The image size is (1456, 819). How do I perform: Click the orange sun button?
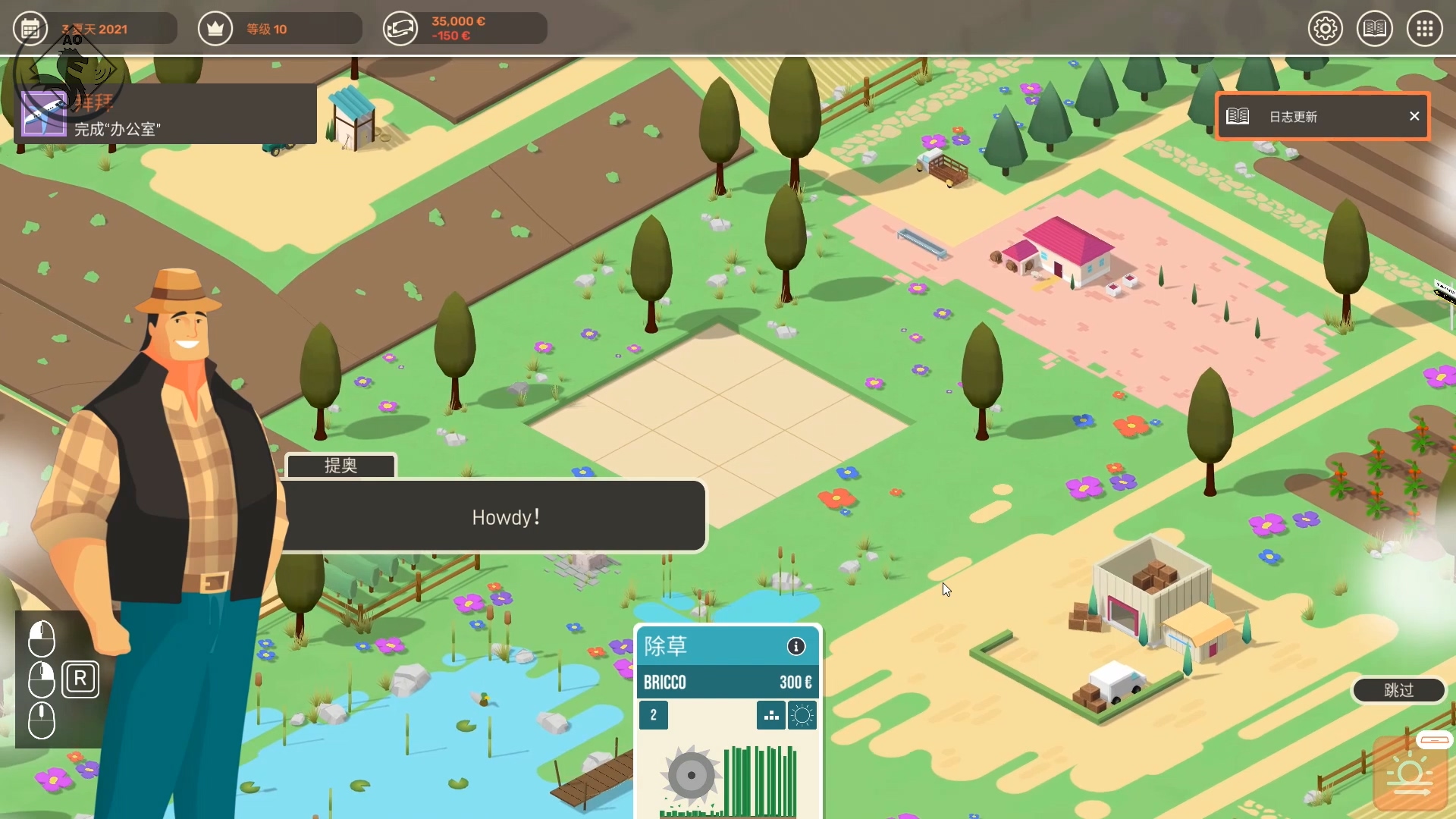tap(1410, 776)
